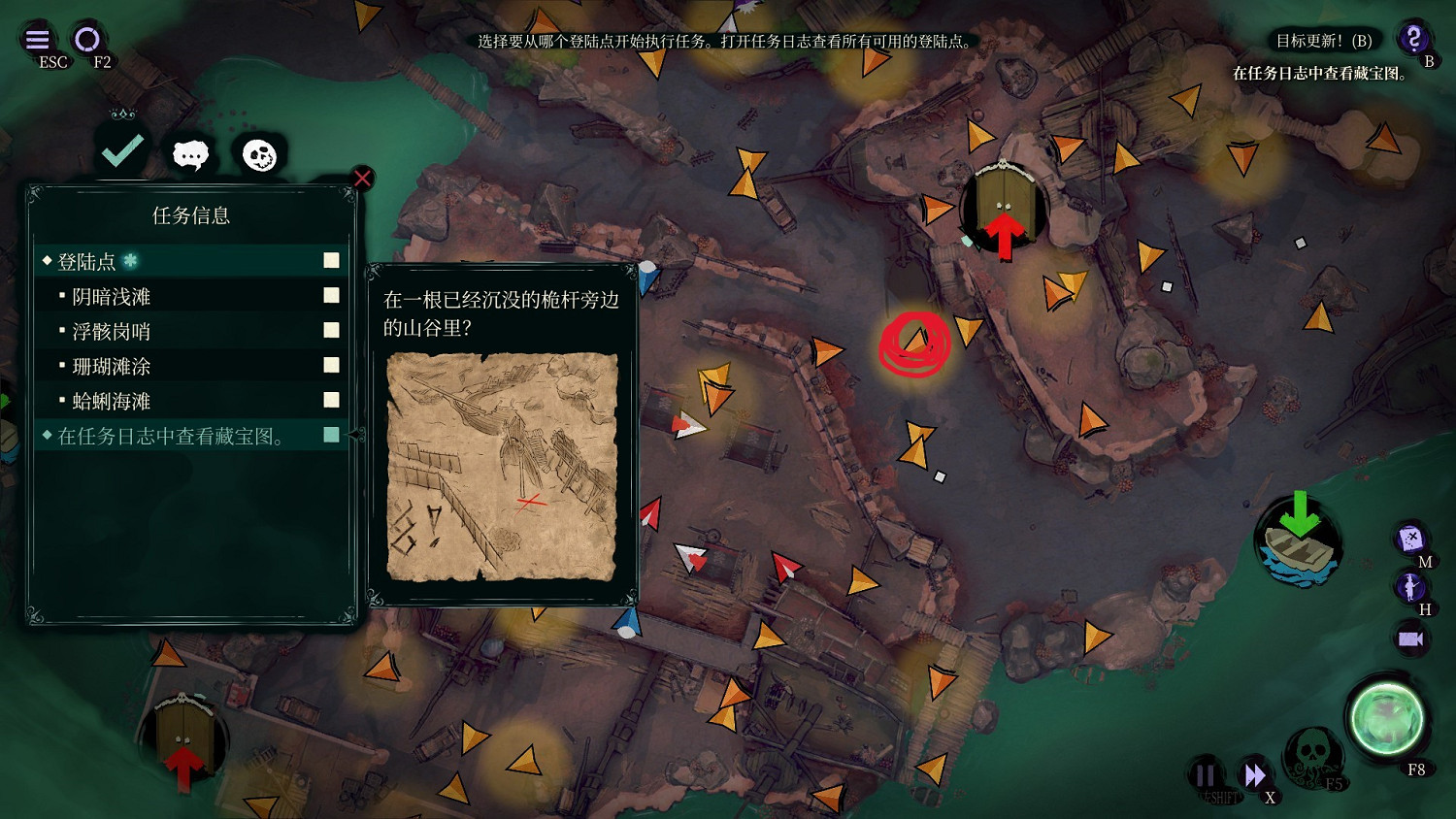Image resolution: width=1456 pixels, height=819 pixels.
Task: Click the circular ring icon labeled F2
Action: coord(87,40)
